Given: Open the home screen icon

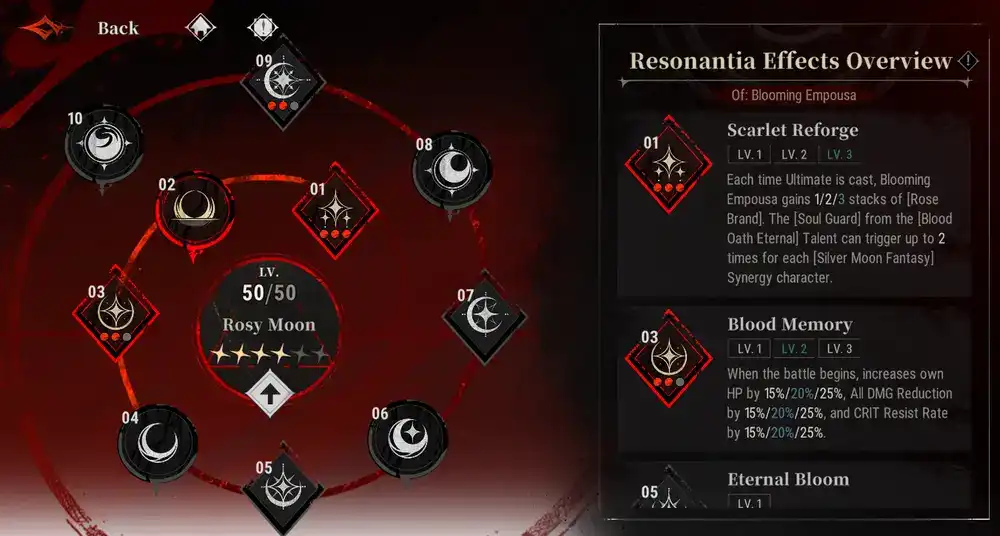Looking at the screenshot, I should [x=201, y=28].
